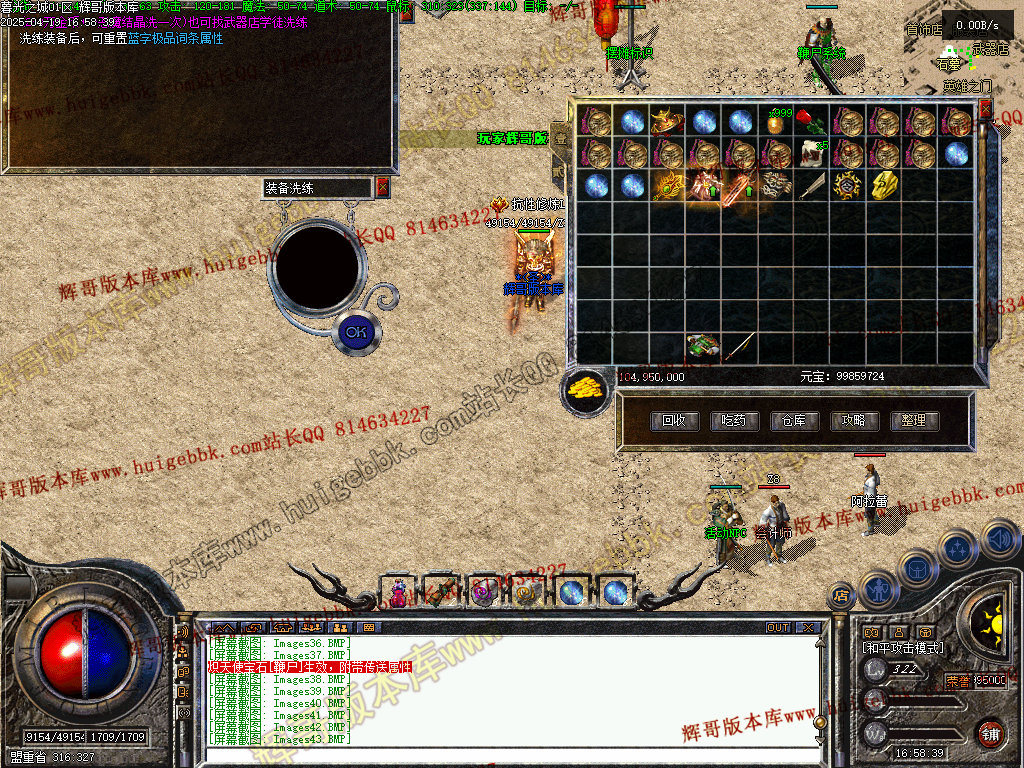Open the 攻略 guide

853,421
